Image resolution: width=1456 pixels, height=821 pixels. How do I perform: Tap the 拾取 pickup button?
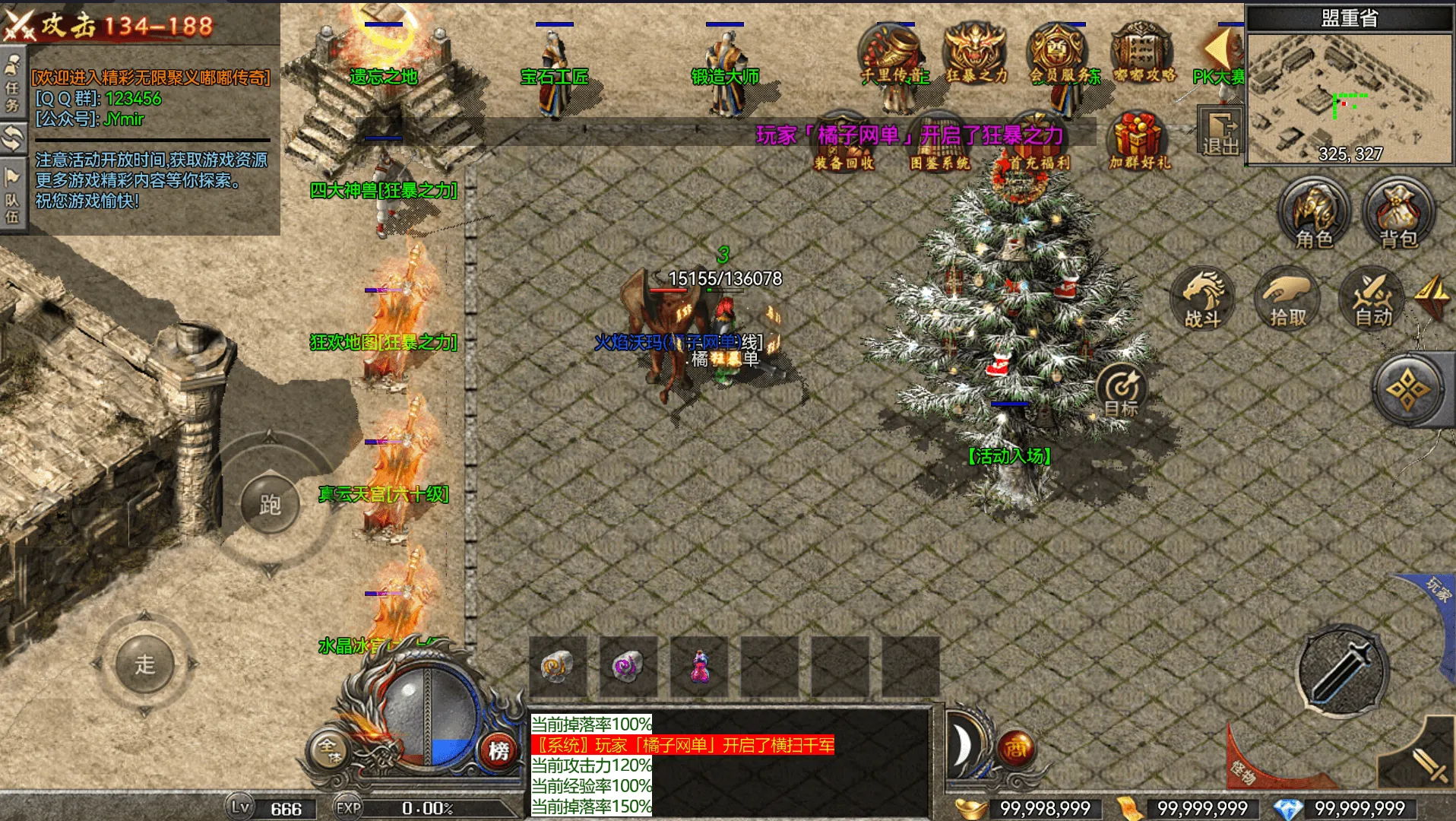coord(1288,298)
